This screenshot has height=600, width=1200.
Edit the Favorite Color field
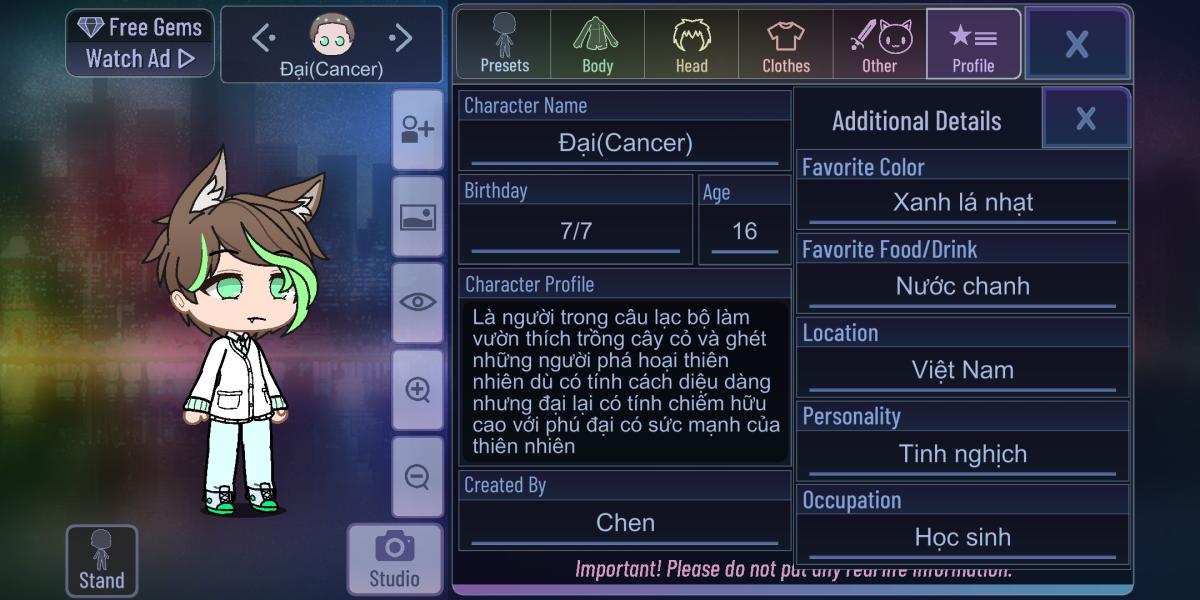(x=962, y=203)
